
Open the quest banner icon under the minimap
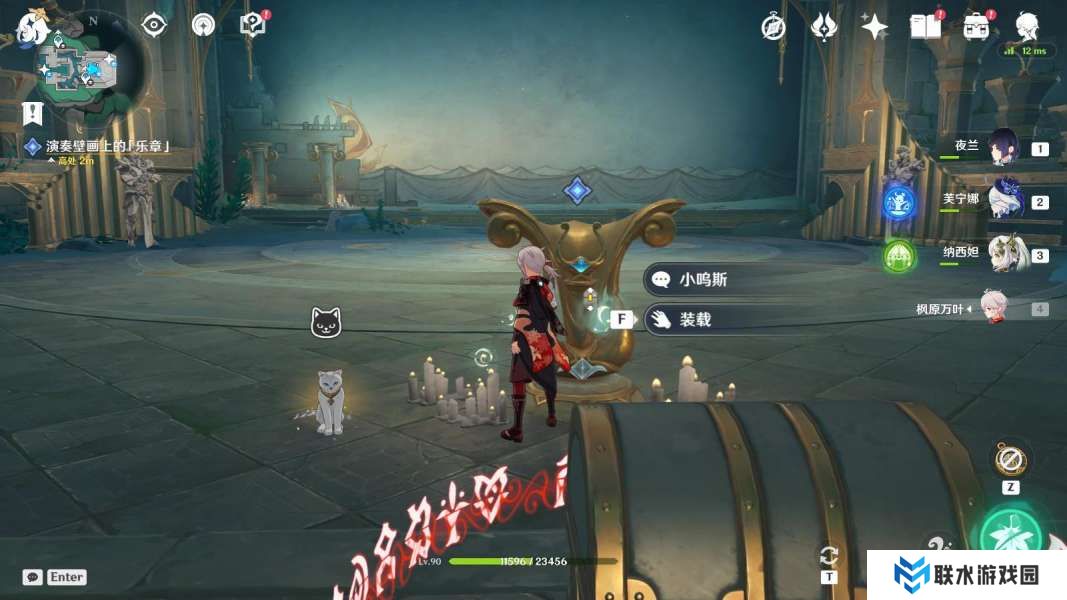pyautogui.click(x=33, y=111)
